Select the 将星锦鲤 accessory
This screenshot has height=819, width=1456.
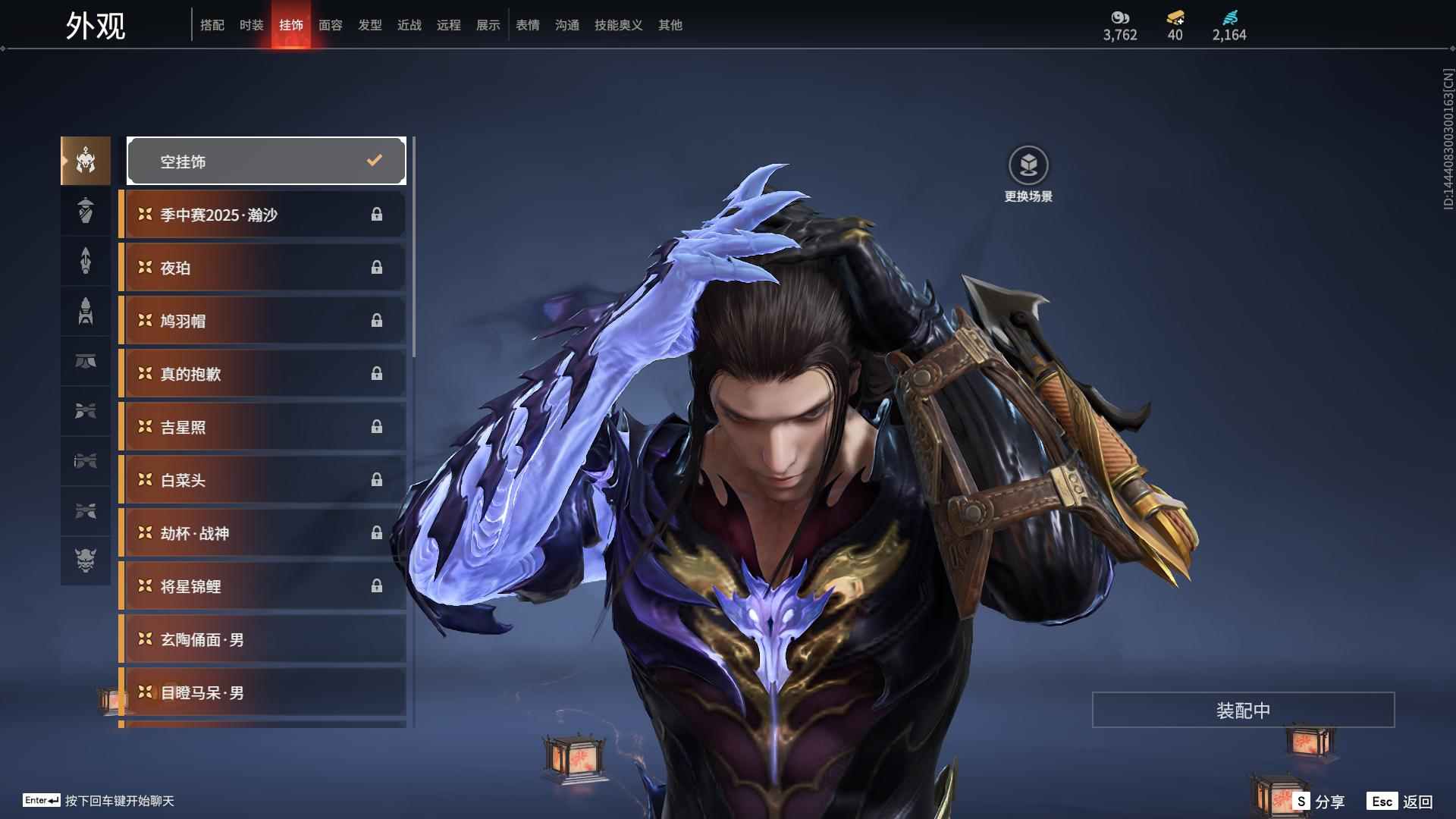pos(263,586)
